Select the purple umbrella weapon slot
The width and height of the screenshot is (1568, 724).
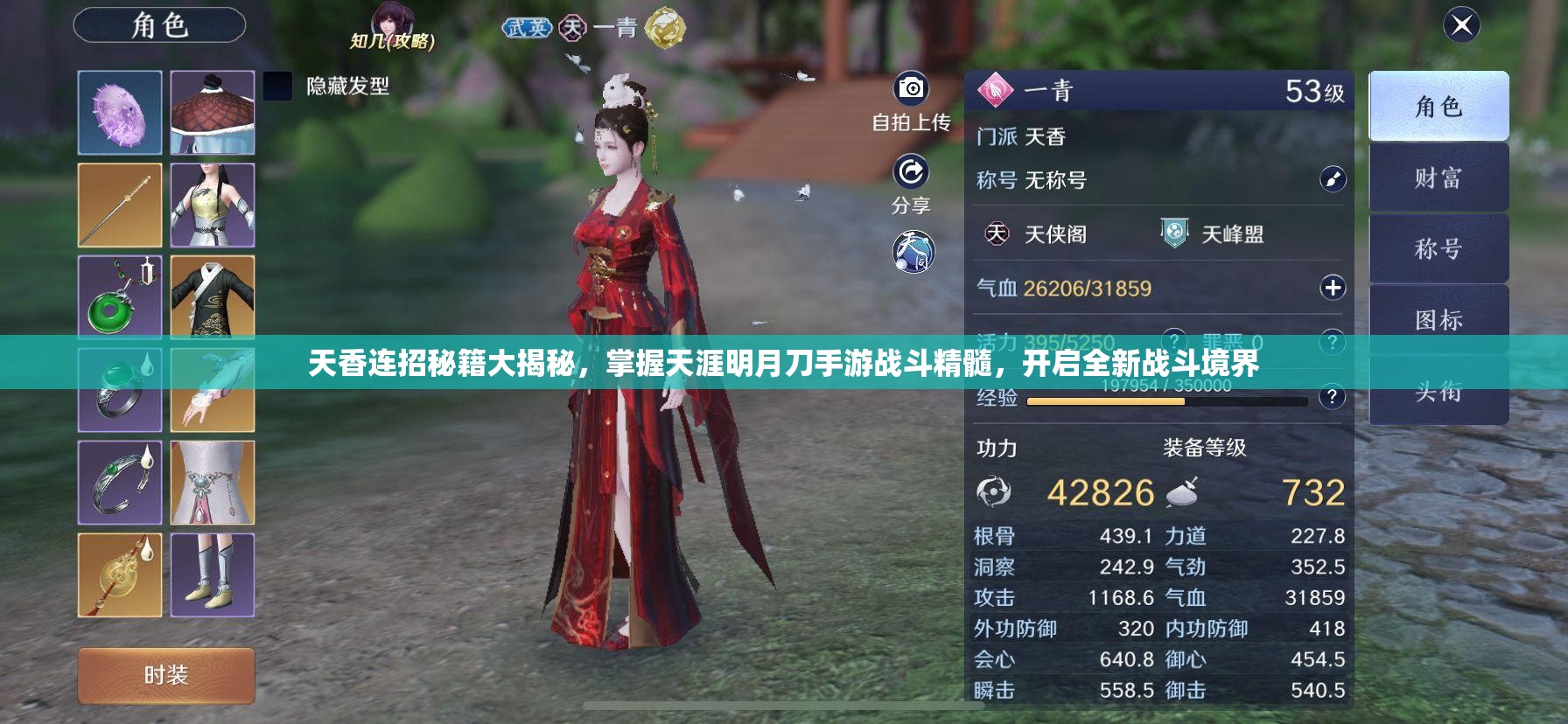121,111
